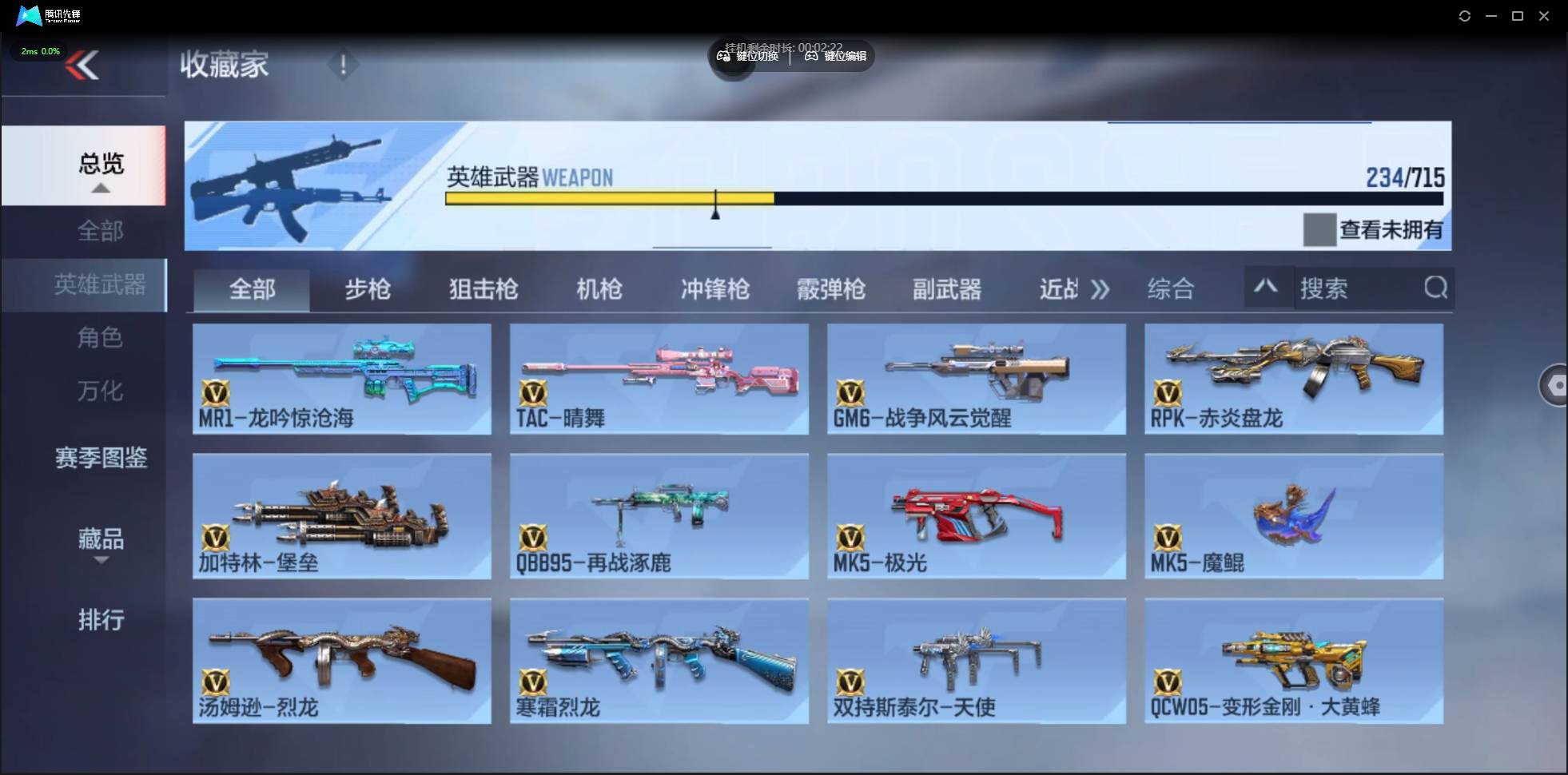Open 赛季图鉴 from the sidebar
This screenshot has width=1568, height=775.
coord(101,458)
